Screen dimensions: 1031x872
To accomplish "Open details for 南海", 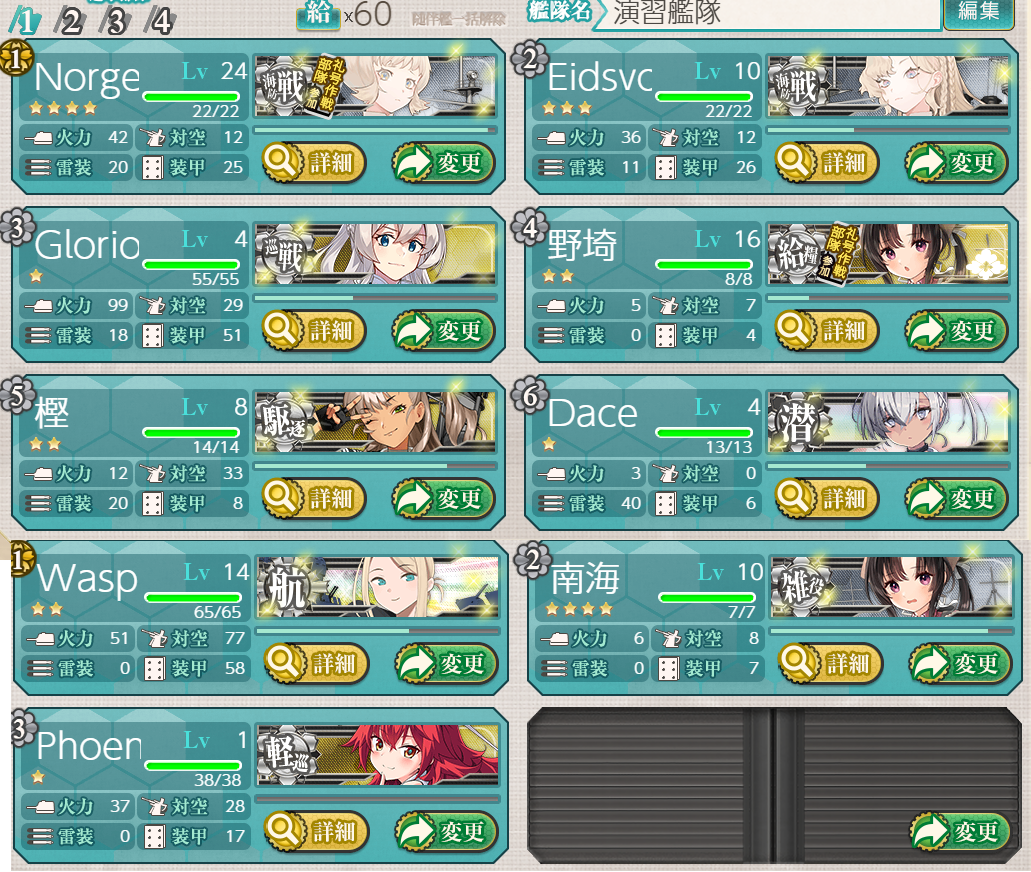I will [830, 662].
